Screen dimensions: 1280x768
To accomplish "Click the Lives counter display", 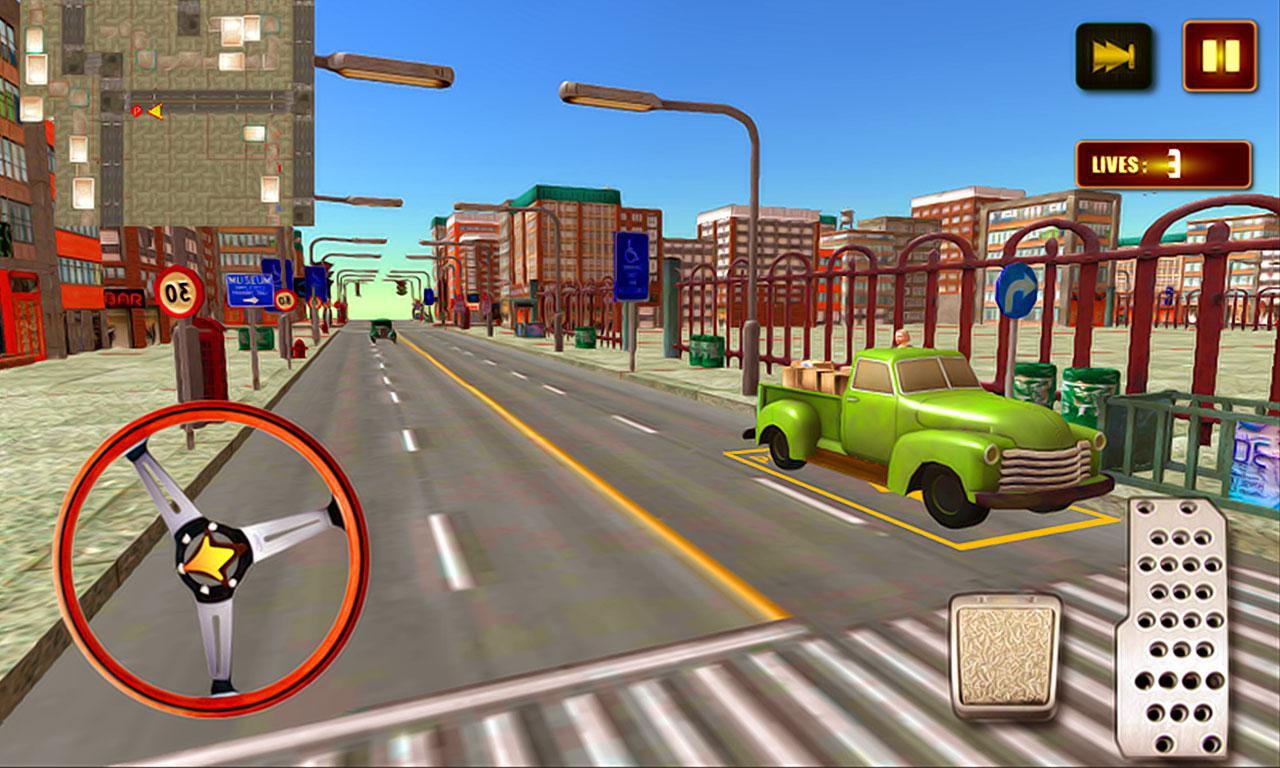I will click(1160, 163).
